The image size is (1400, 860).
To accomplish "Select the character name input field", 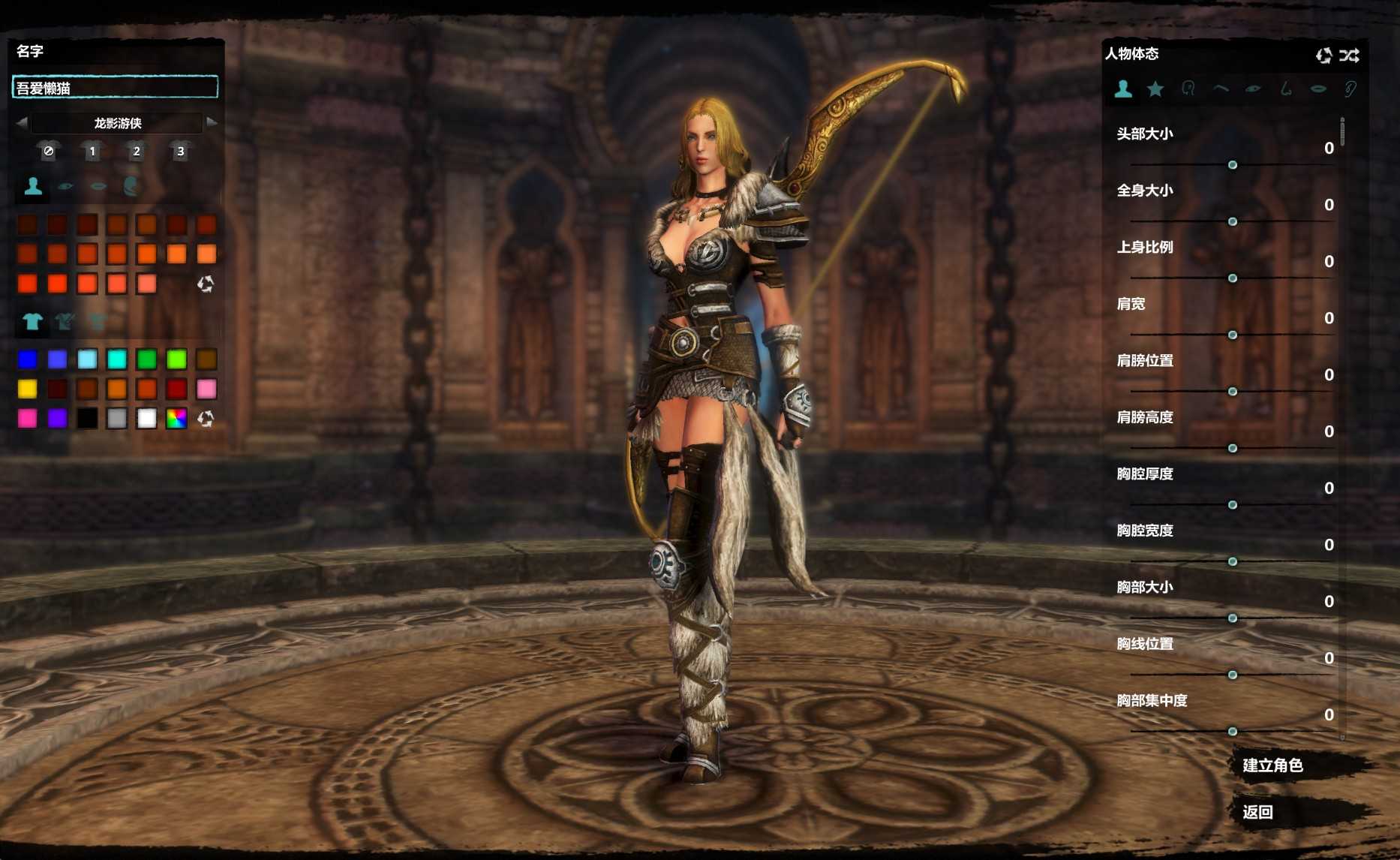I will click(116, 88).
